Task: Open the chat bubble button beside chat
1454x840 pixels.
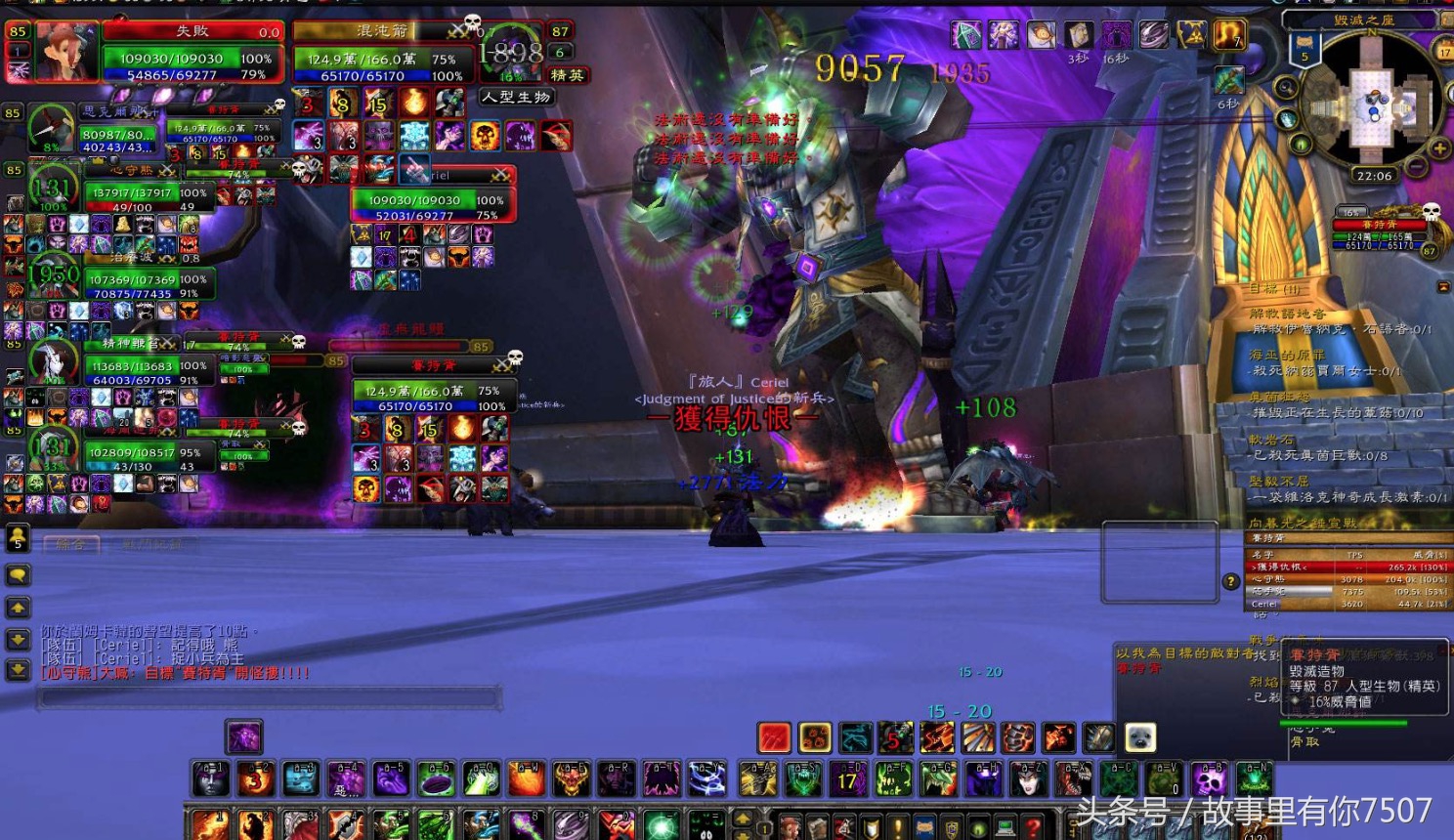Action: coord(18,574)
